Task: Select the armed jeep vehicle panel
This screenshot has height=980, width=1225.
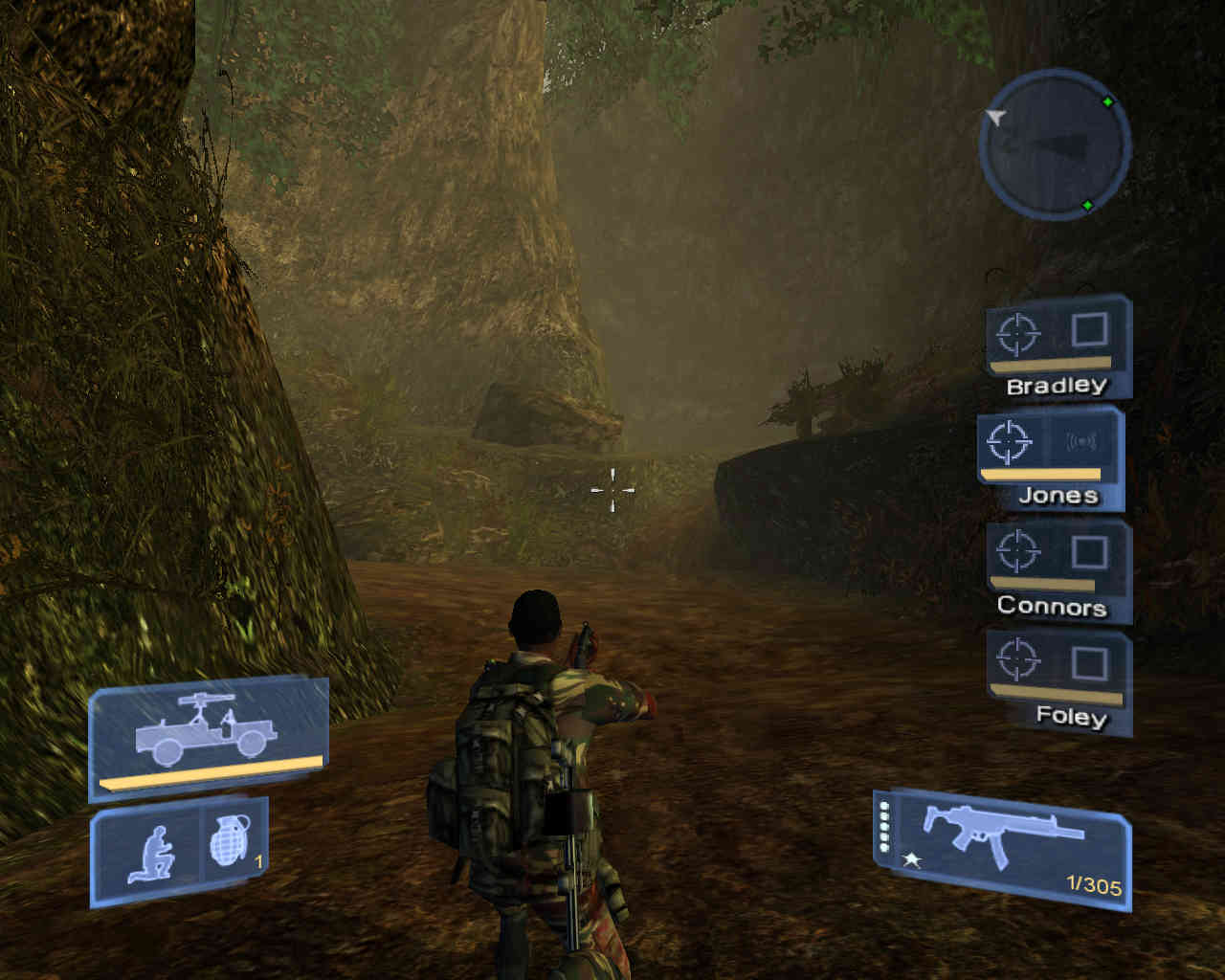Action: pyautogui.click(x=208, y=737)
